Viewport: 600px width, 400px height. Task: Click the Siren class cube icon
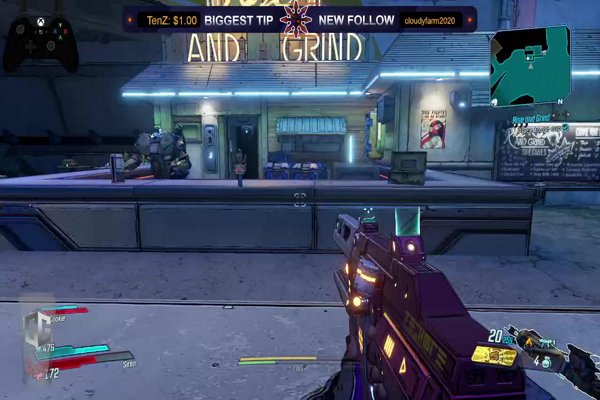(39, 331)
